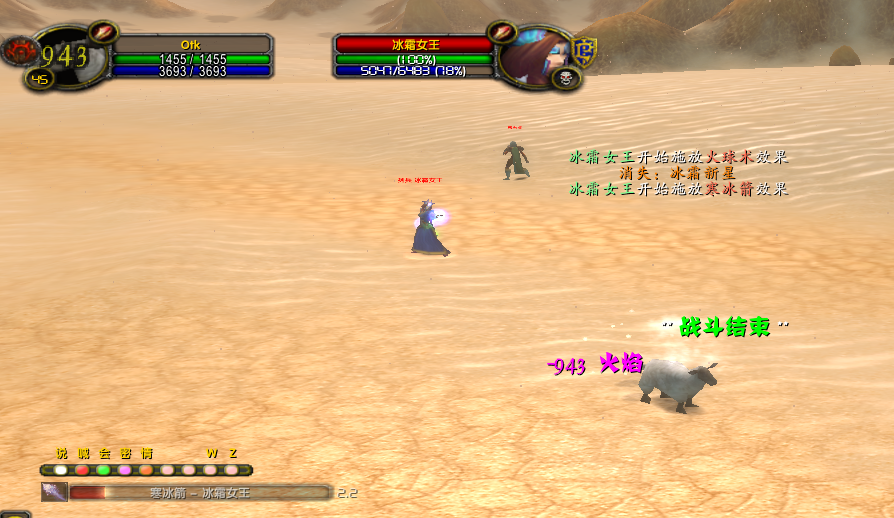
Task: Click the Alliance shield emblem on target frame
Action: point(584,51)
